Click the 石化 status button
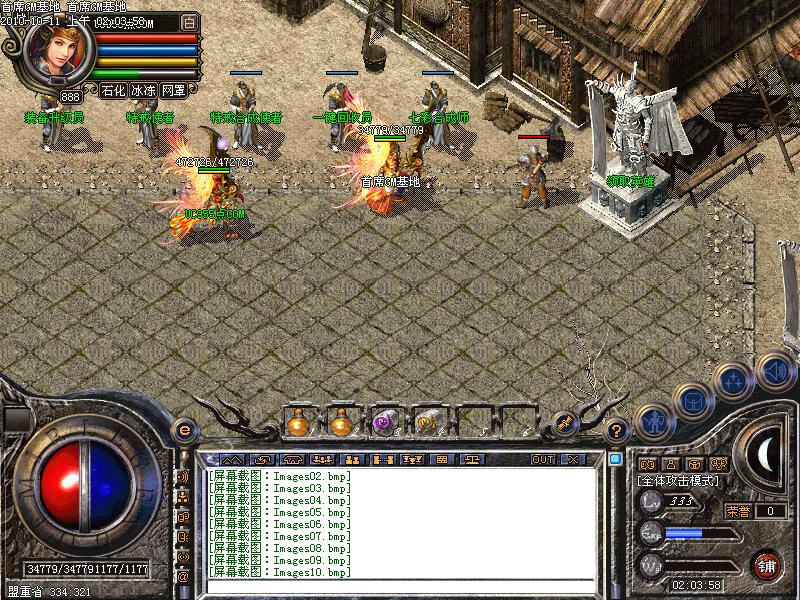Viewport: 800px width, 600px height. pos(113,90)
